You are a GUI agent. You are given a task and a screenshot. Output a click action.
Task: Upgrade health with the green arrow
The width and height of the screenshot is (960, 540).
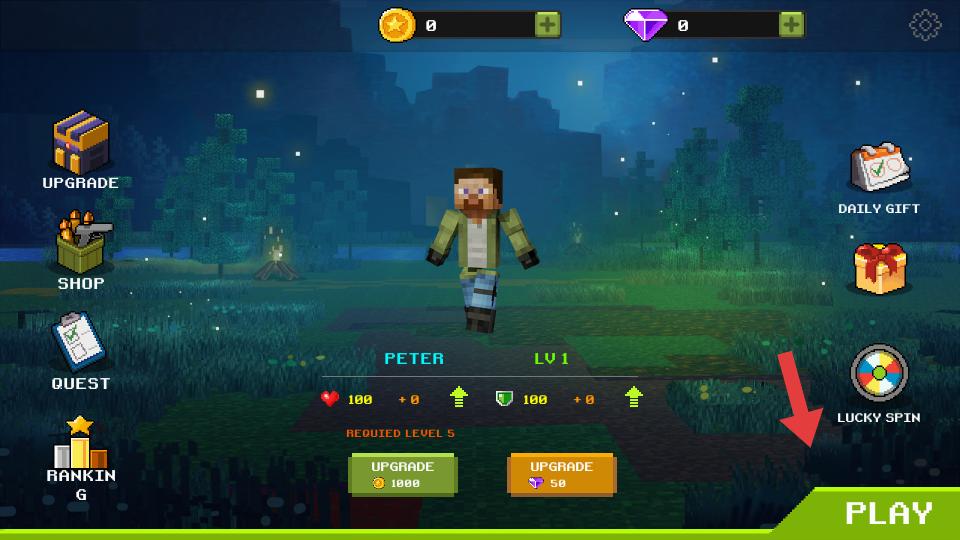[x=459, y=398]
